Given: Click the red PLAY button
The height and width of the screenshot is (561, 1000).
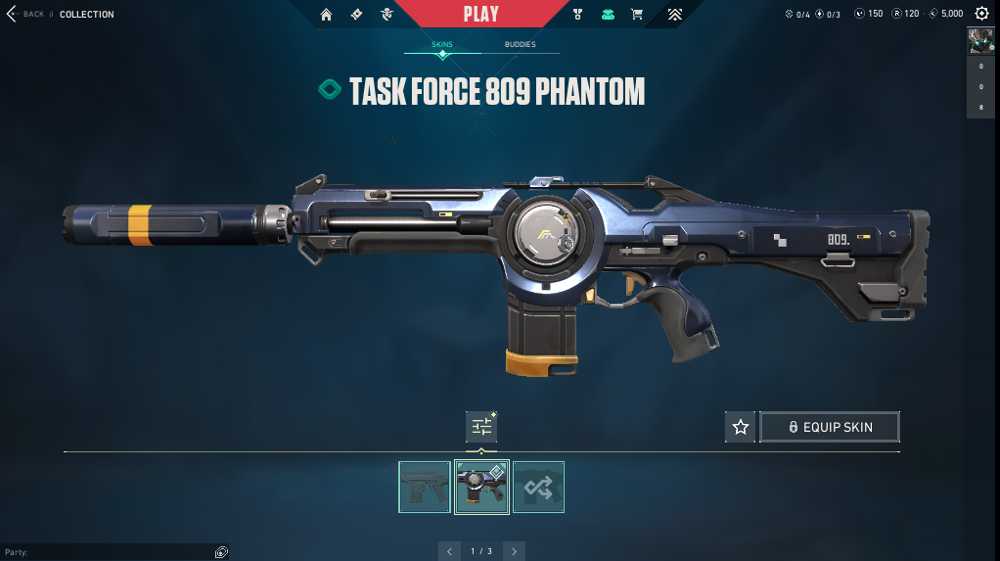Looking at the screenshot, I should coord(481,14).
